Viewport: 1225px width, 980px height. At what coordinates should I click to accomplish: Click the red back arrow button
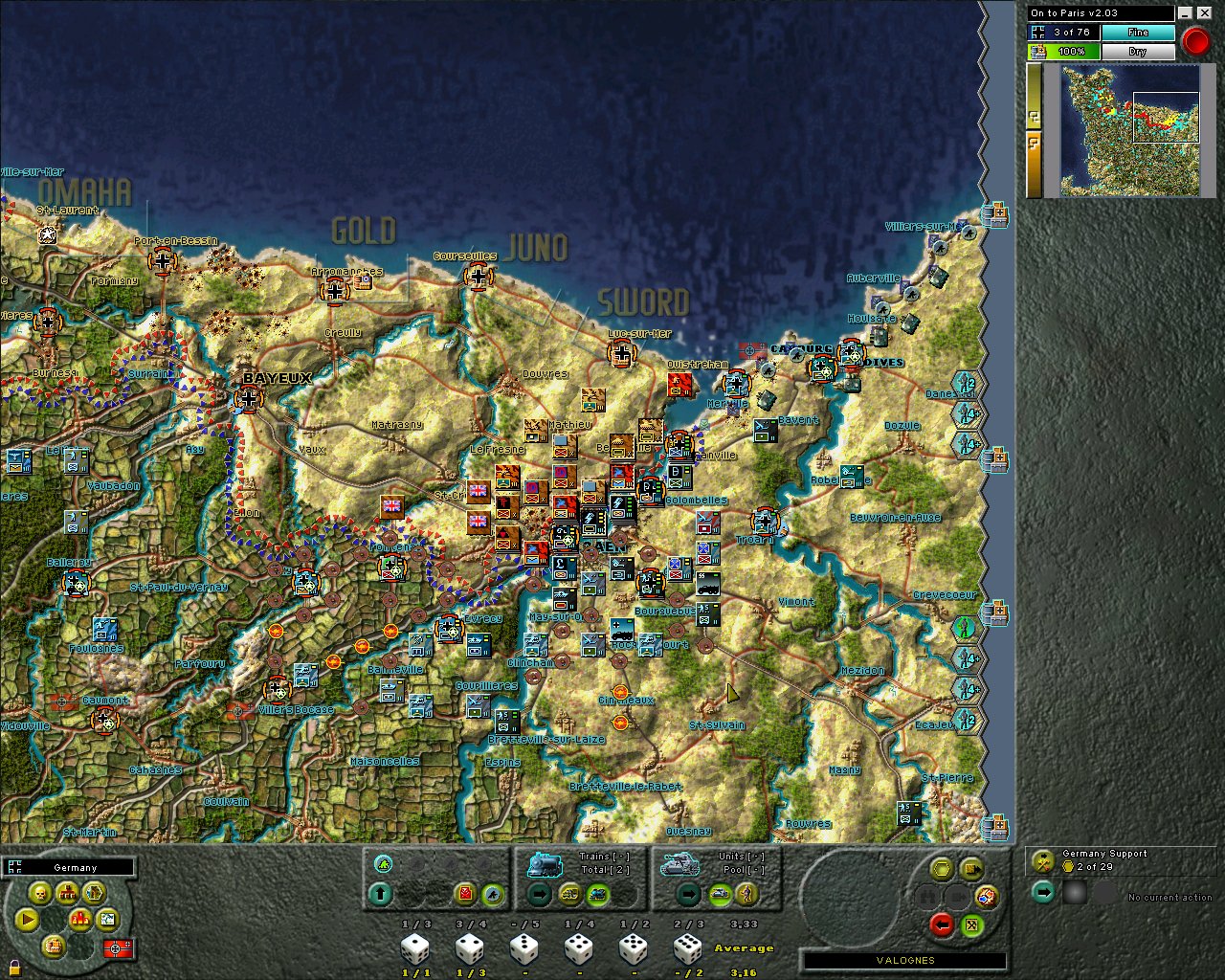[943, 924]
